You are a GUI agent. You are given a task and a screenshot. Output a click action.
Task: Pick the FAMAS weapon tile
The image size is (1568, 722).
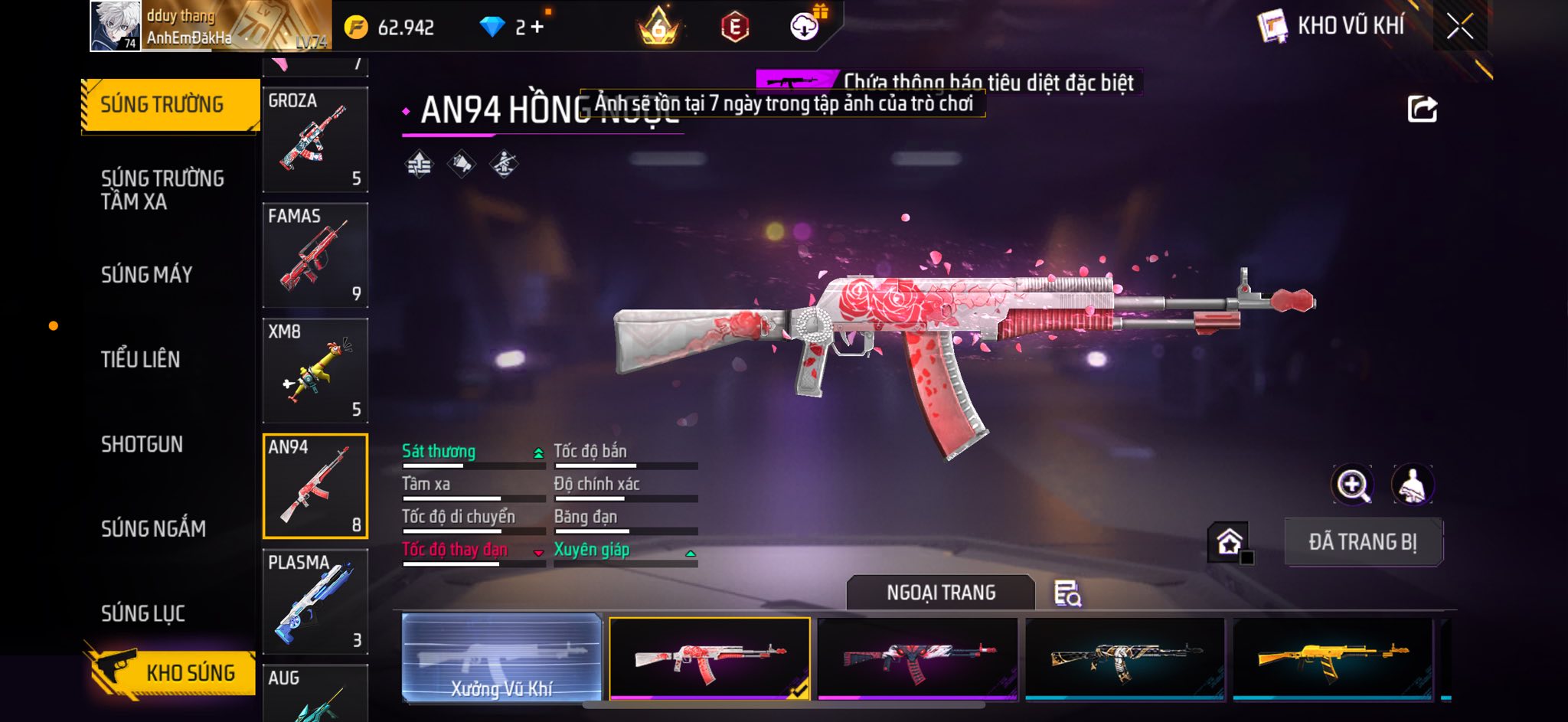pos(315,255)
